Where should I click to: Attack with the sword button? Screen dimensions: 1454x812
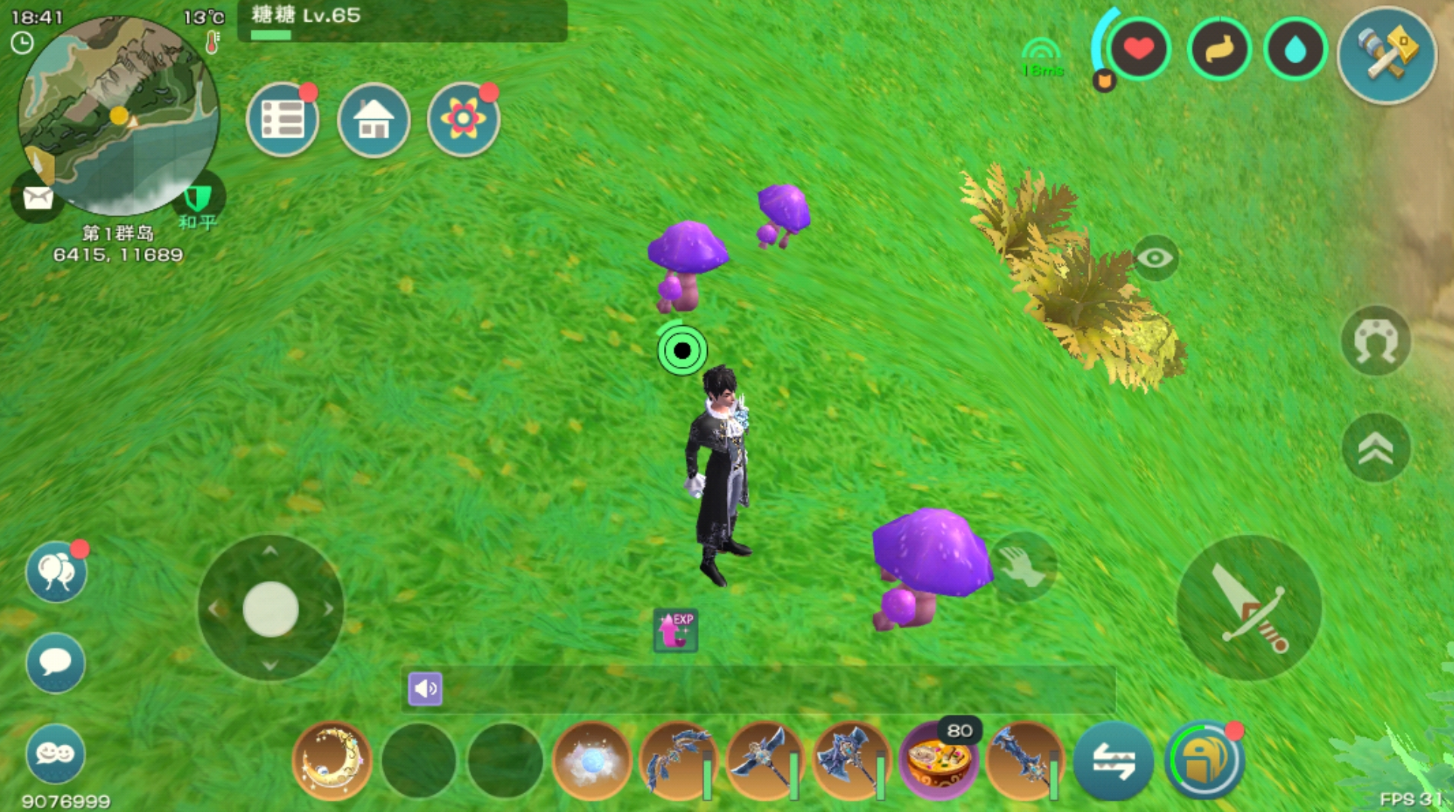(x=1249, y=607)
